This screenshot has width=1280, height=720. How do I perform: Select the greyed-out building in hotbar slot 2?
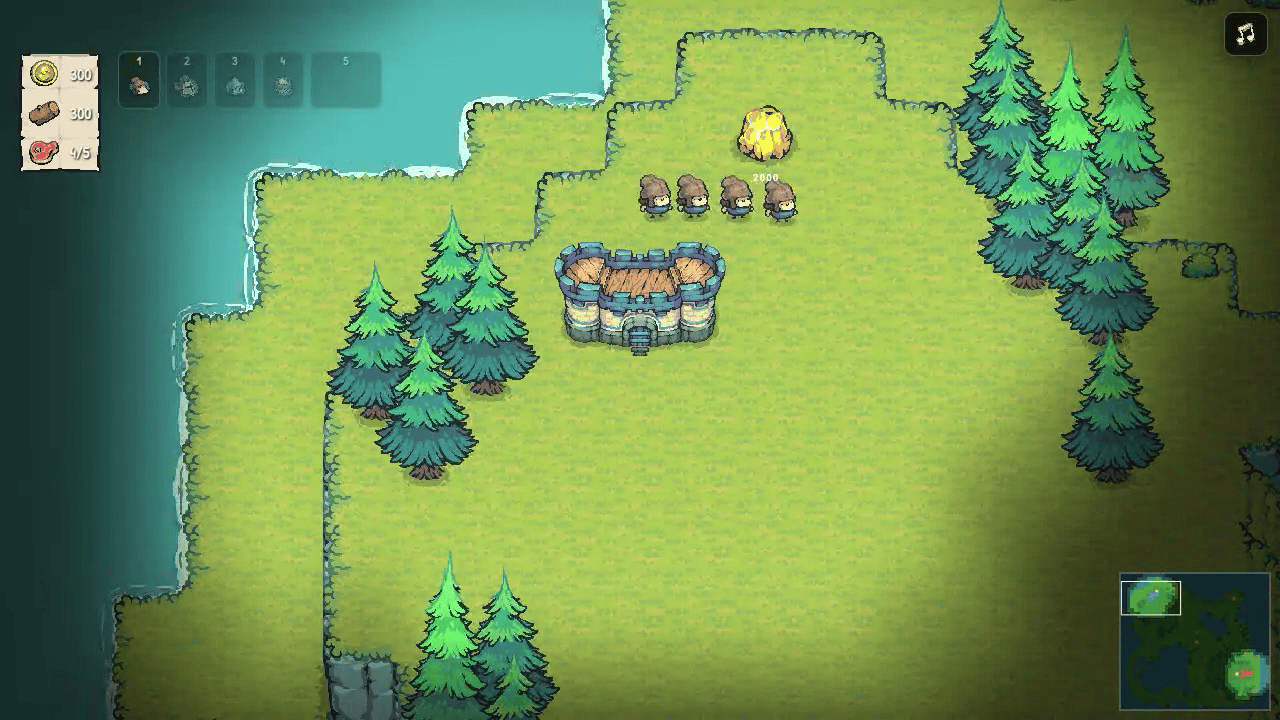(187, 81)
